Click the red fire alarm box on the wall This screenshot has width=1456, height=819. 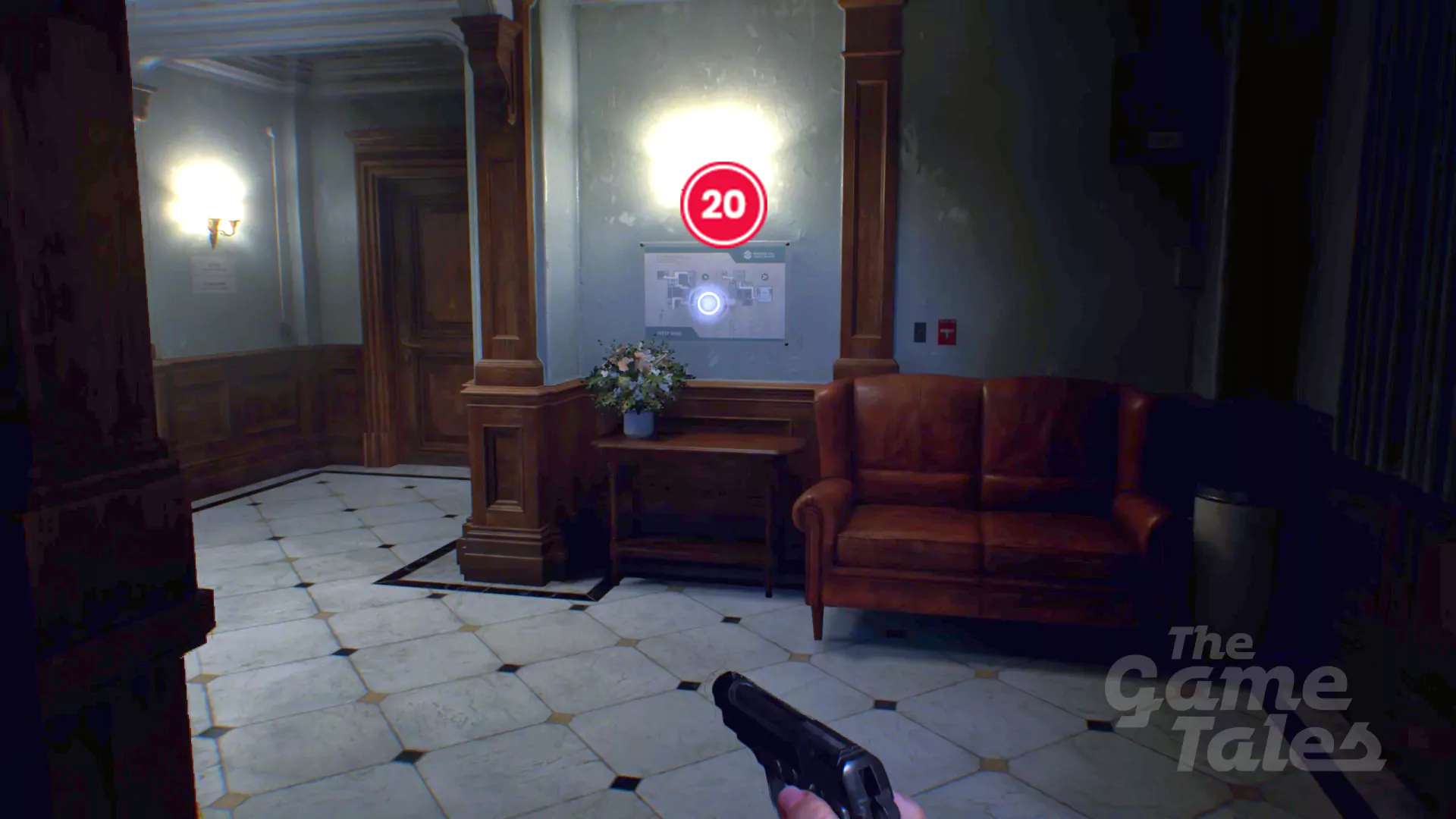tap(946, 331)
